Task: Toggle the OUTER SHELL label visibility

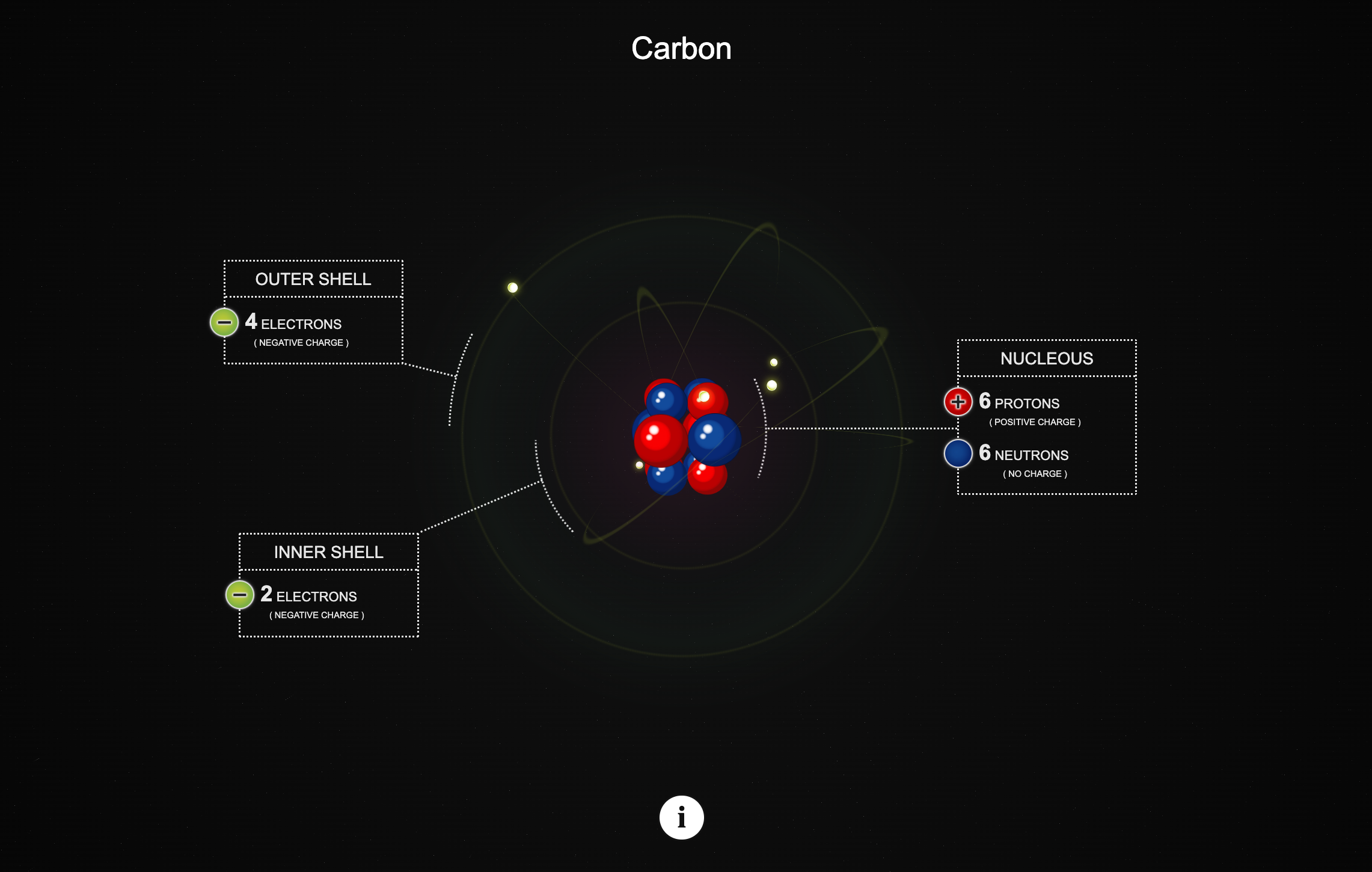Action: coord(313,278)
